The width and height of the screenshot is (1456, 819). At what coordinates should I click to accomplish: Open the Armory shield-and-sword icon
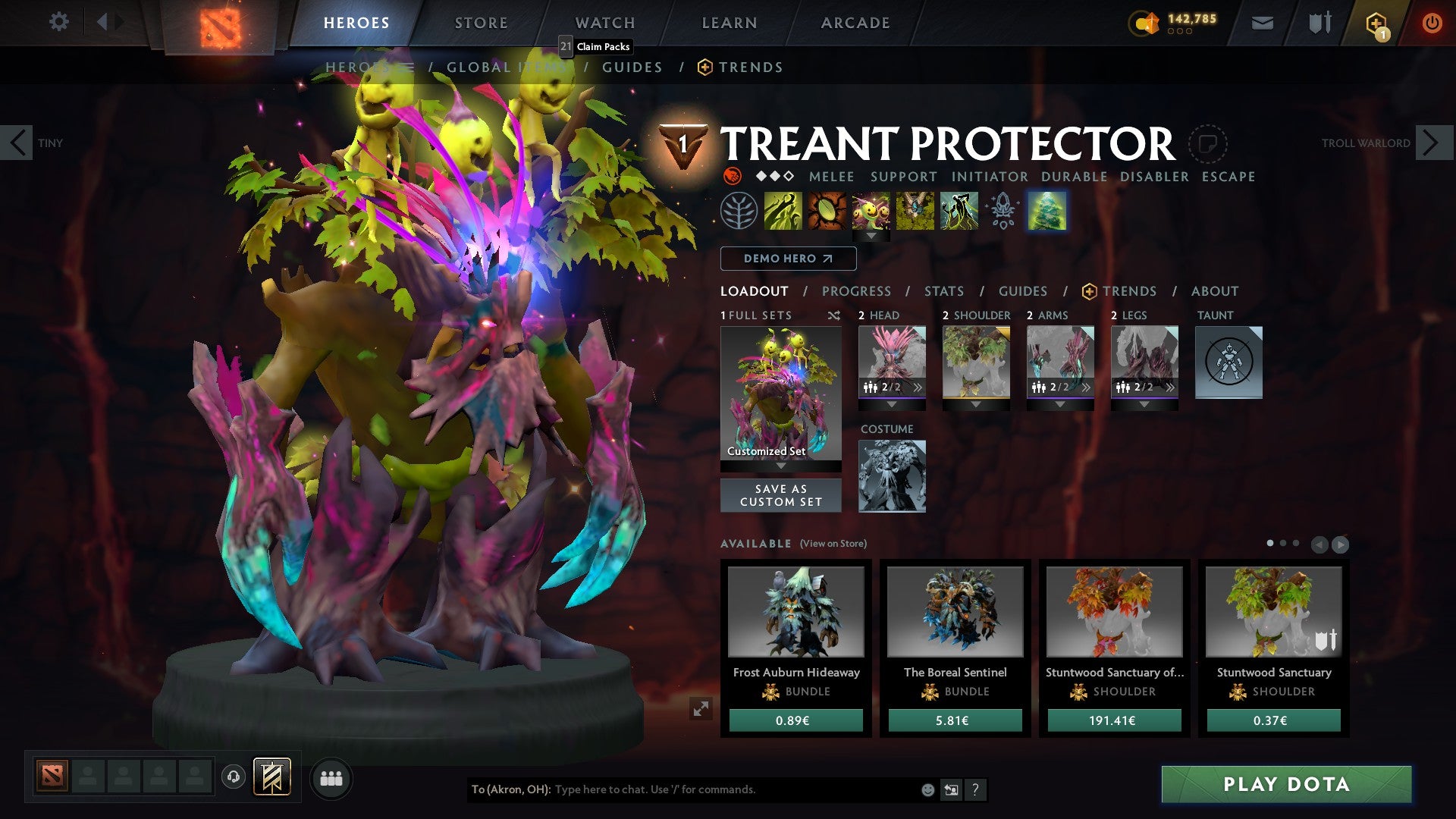click(x=1319, y=22)
